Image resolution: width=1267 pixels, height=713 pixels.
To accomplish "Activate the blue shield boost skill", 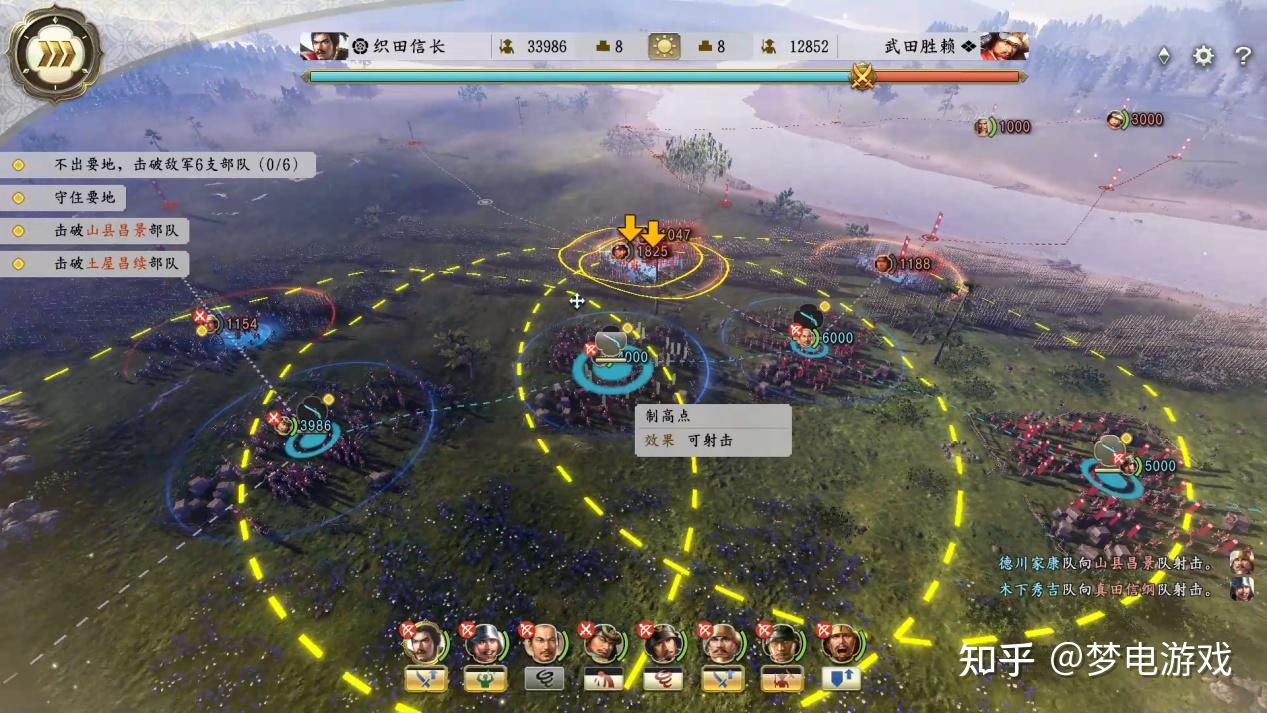I will 840,679.
